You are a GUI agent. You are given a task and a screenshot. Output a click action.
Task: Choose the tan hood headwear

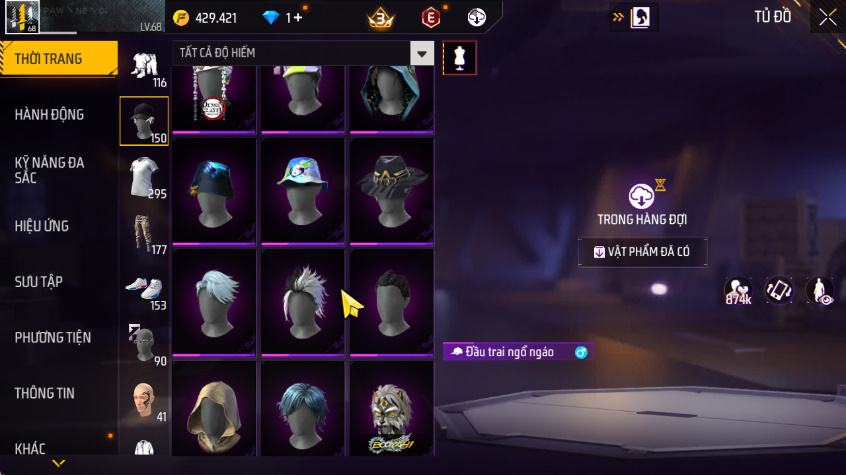[215, 410]
